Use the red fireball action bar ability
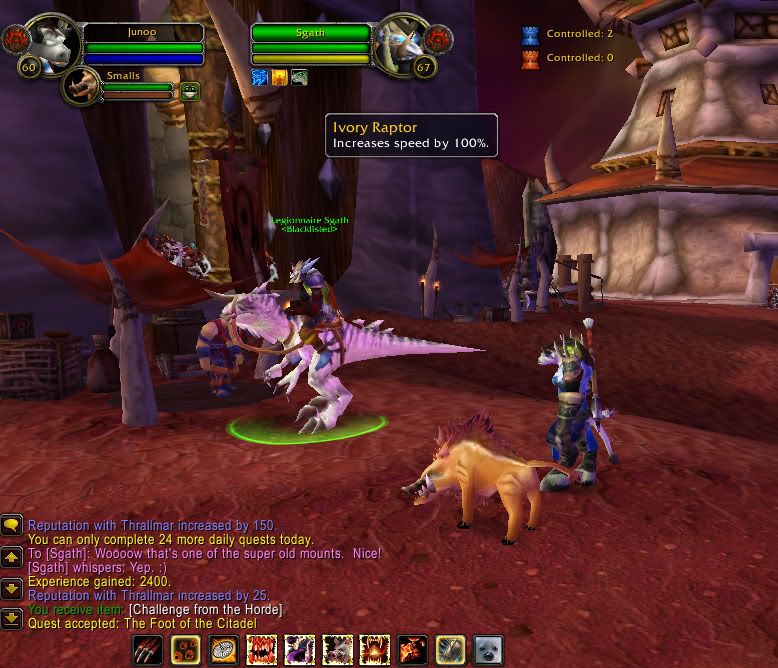778x668 pixels. pyautogui.click(x=412, y=649)
